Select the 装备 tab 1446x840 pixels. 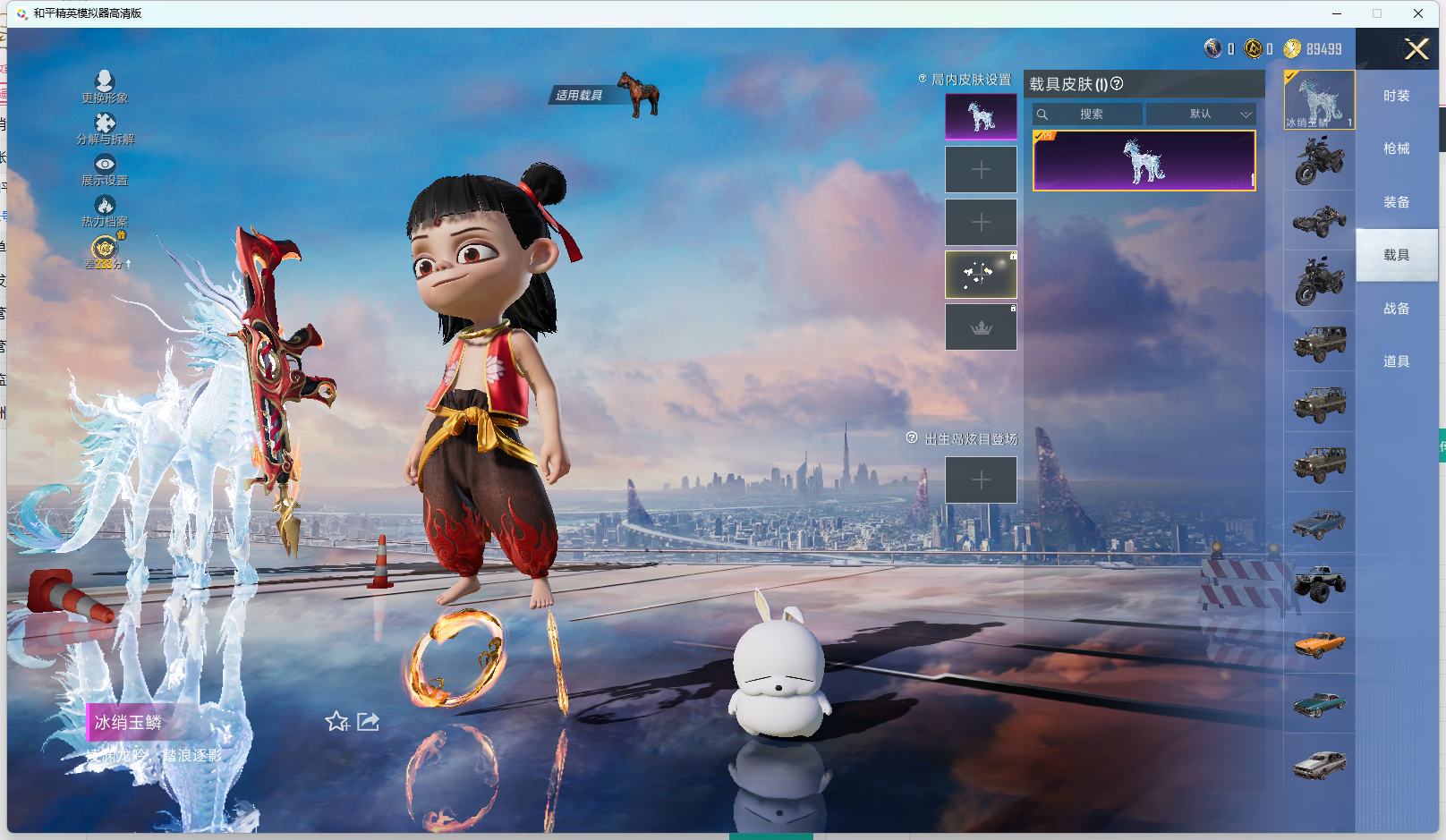pyautogui.click(x=1396, y=202)
